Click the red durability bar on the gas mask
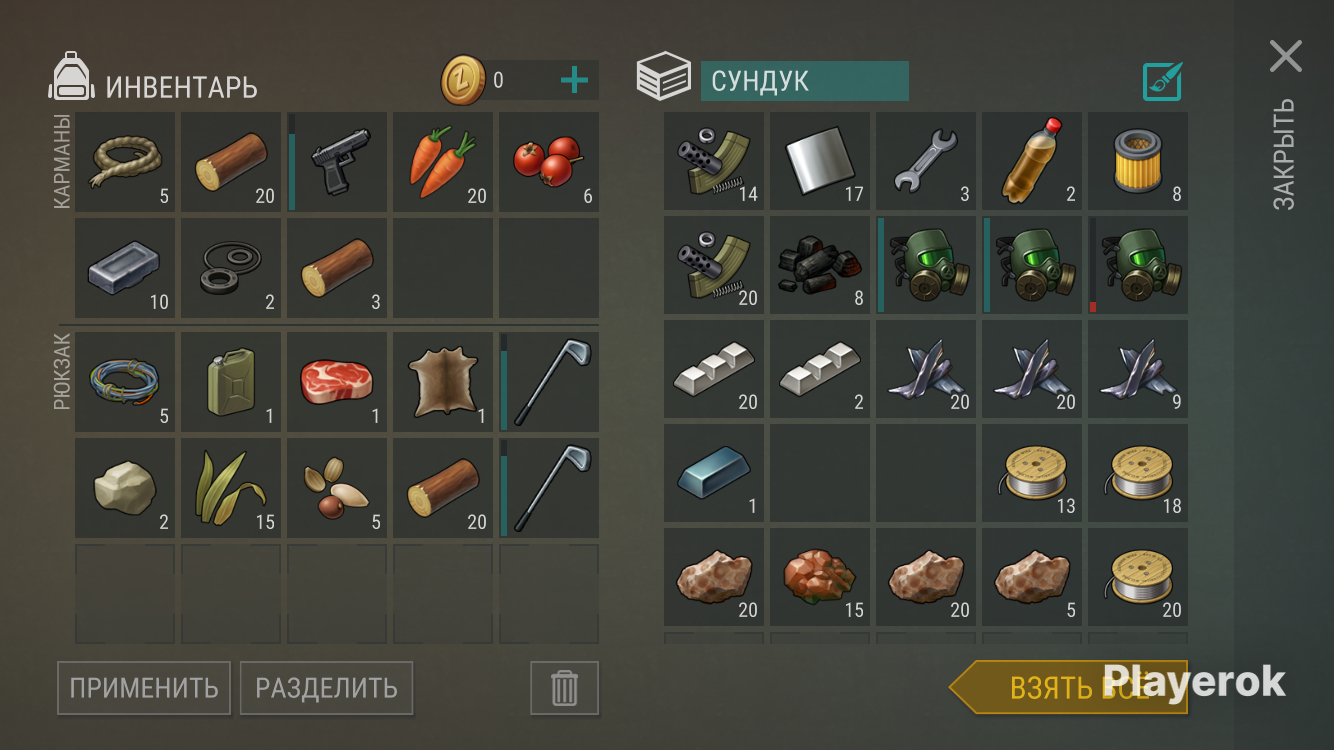This screenshot has width=1334, height=750. pos(1091,305)
